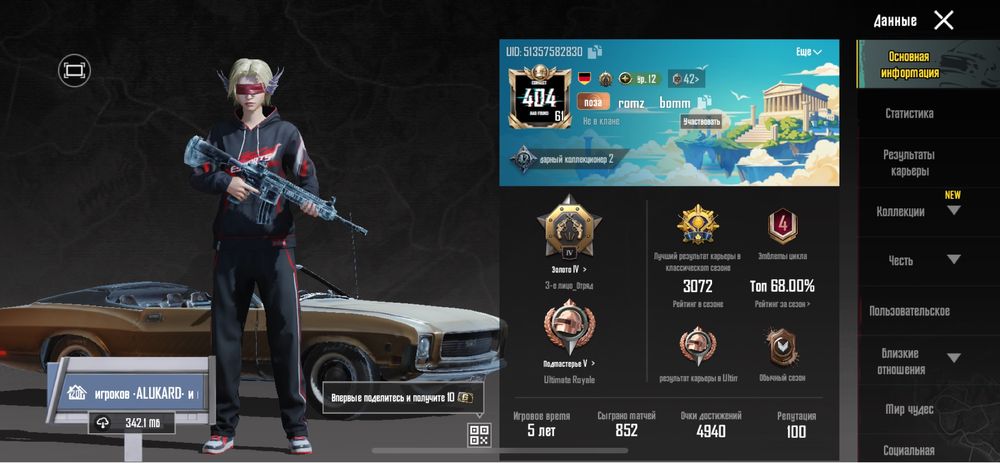The width and height of the screenshot is (1000, 463).
Task: Open the QR code icon
Action: click(479, 434)
